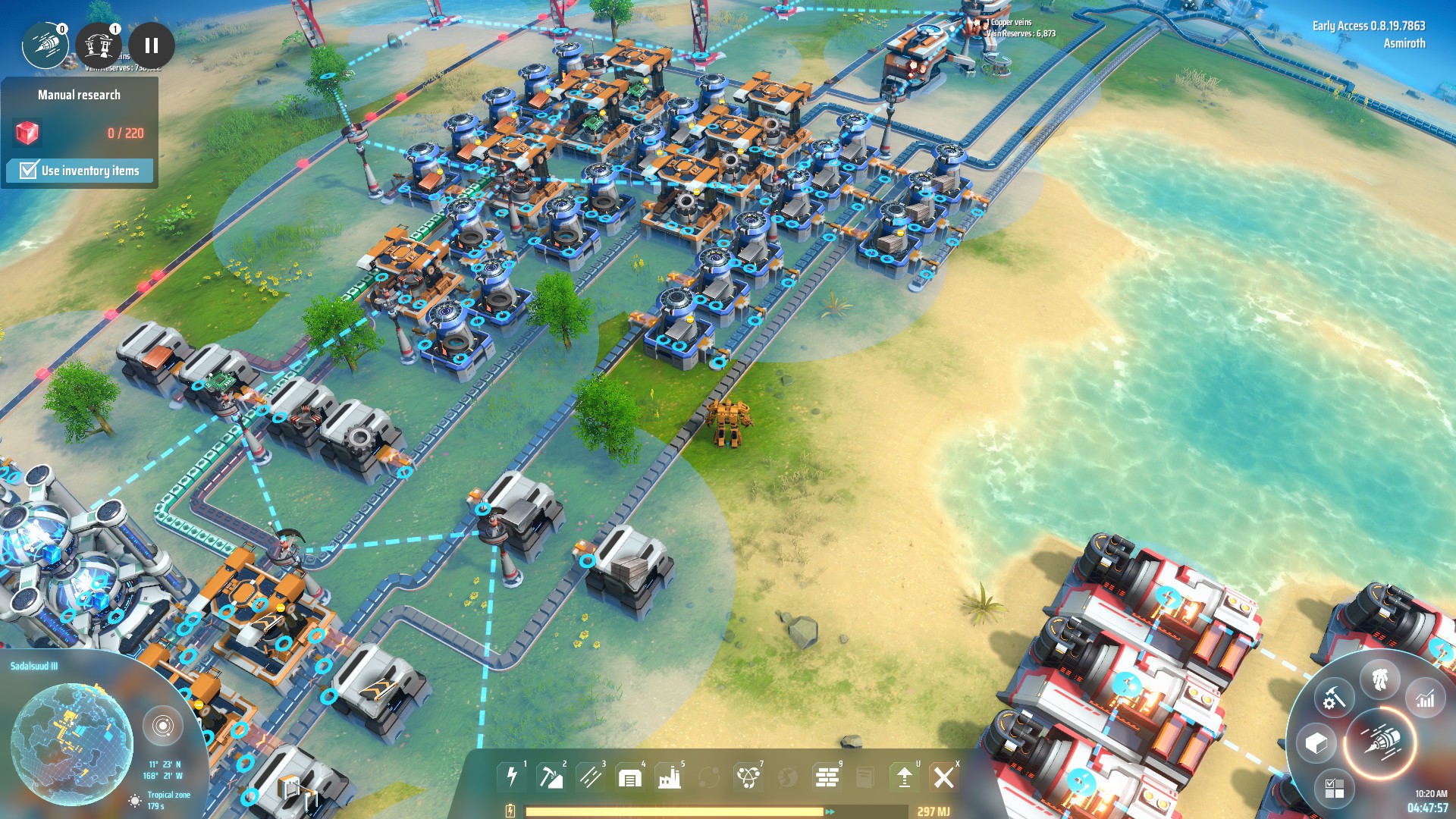
Task: Open the factory production build category
Action: 669,777
